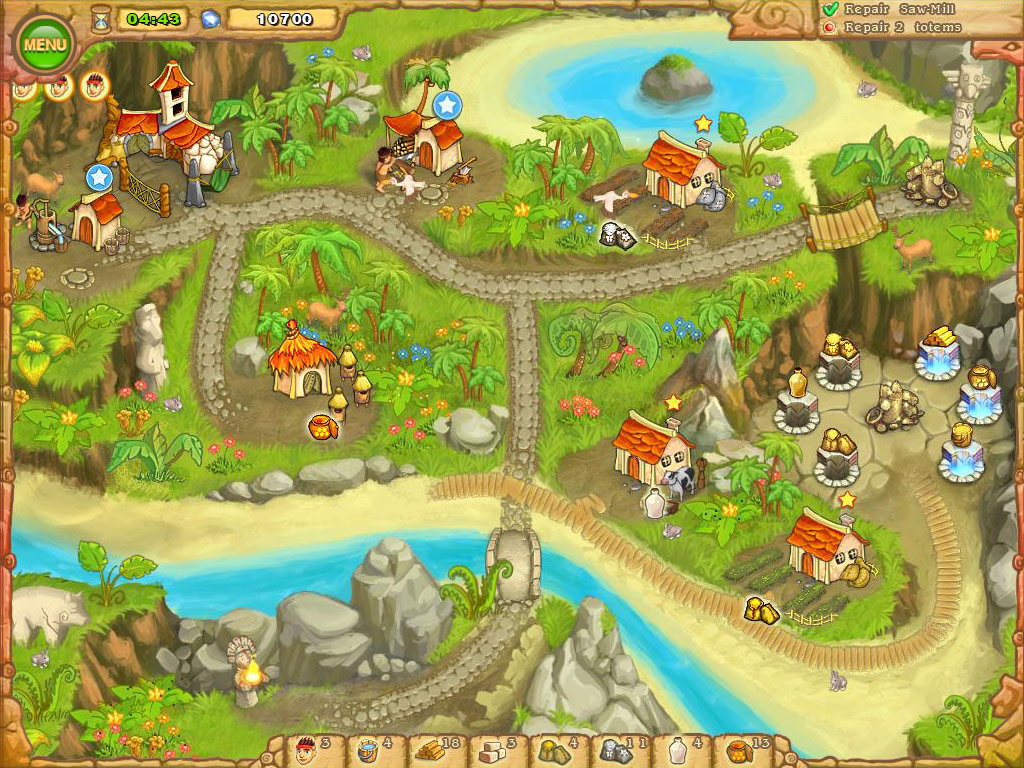The image size is (1024, 768).
Task: Select the Repair 2 totems objective
Action: (901, 27)
